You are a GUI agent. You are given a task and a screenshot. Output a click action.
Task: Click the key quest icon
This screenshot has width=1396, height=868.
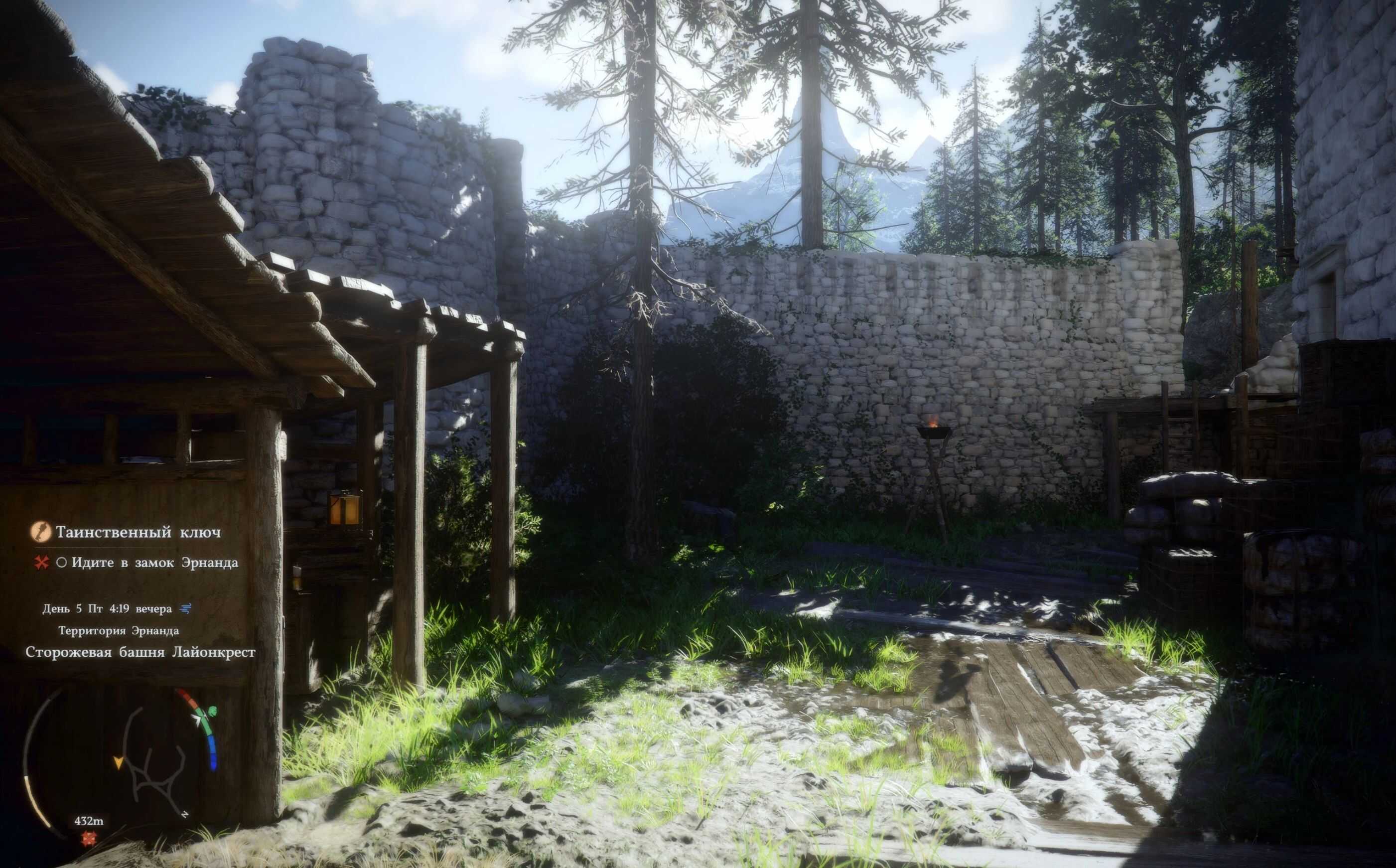coord(40,532)
